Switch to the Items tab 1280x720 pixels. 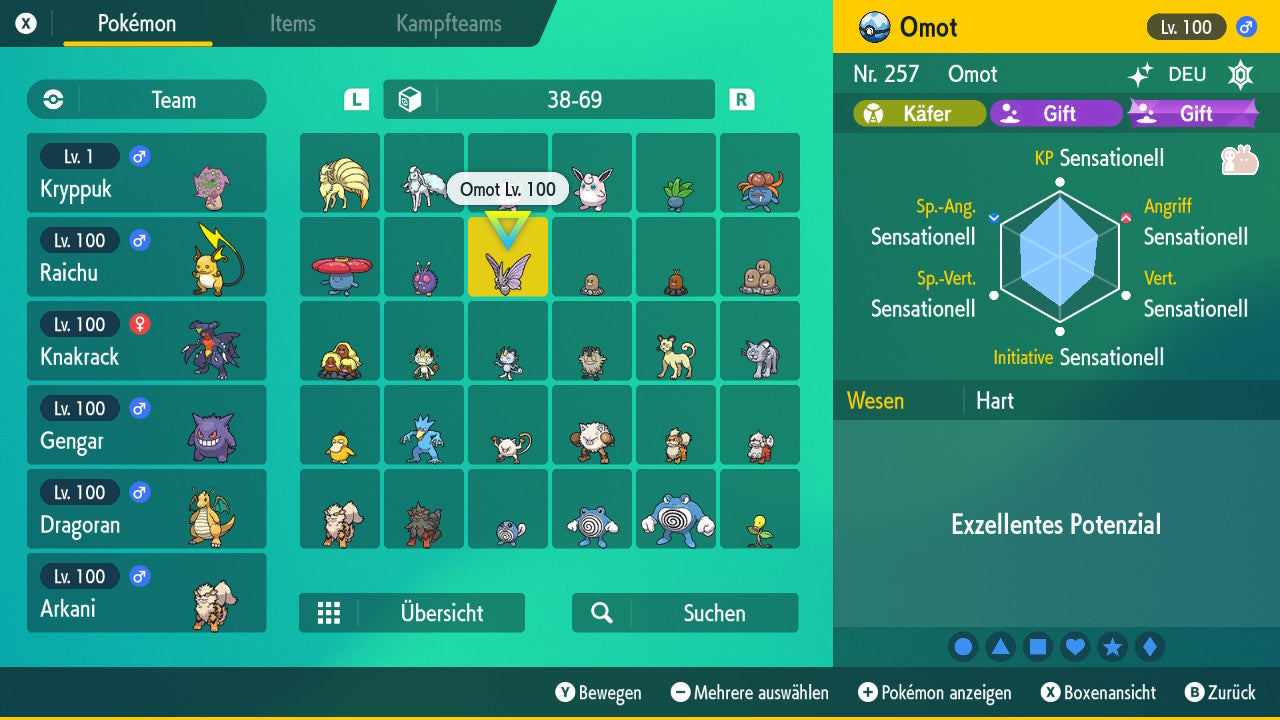click(x=292, y=24)
